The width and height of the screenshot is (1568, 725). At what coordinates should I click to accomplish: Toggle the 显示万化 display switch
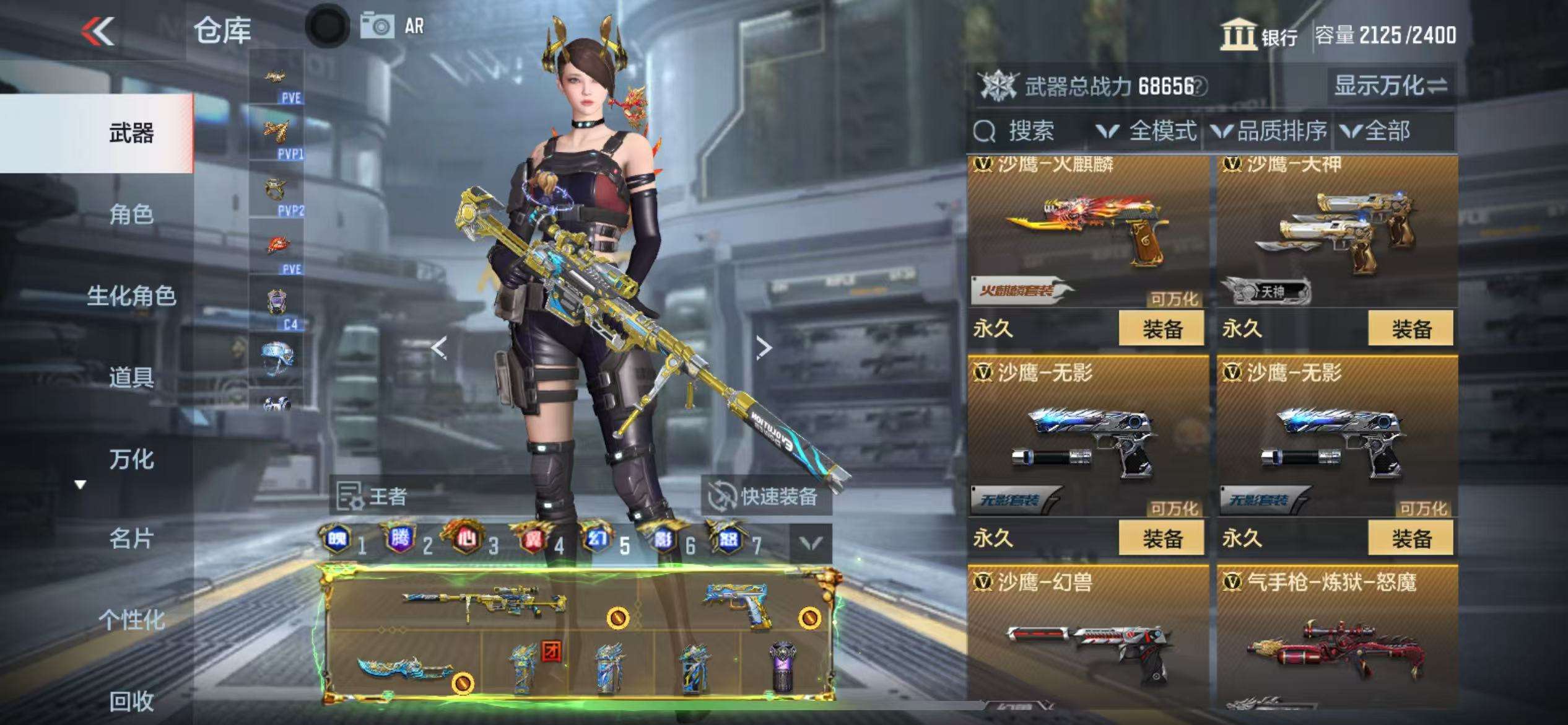pyautogui.click(x=1390, y=86)
